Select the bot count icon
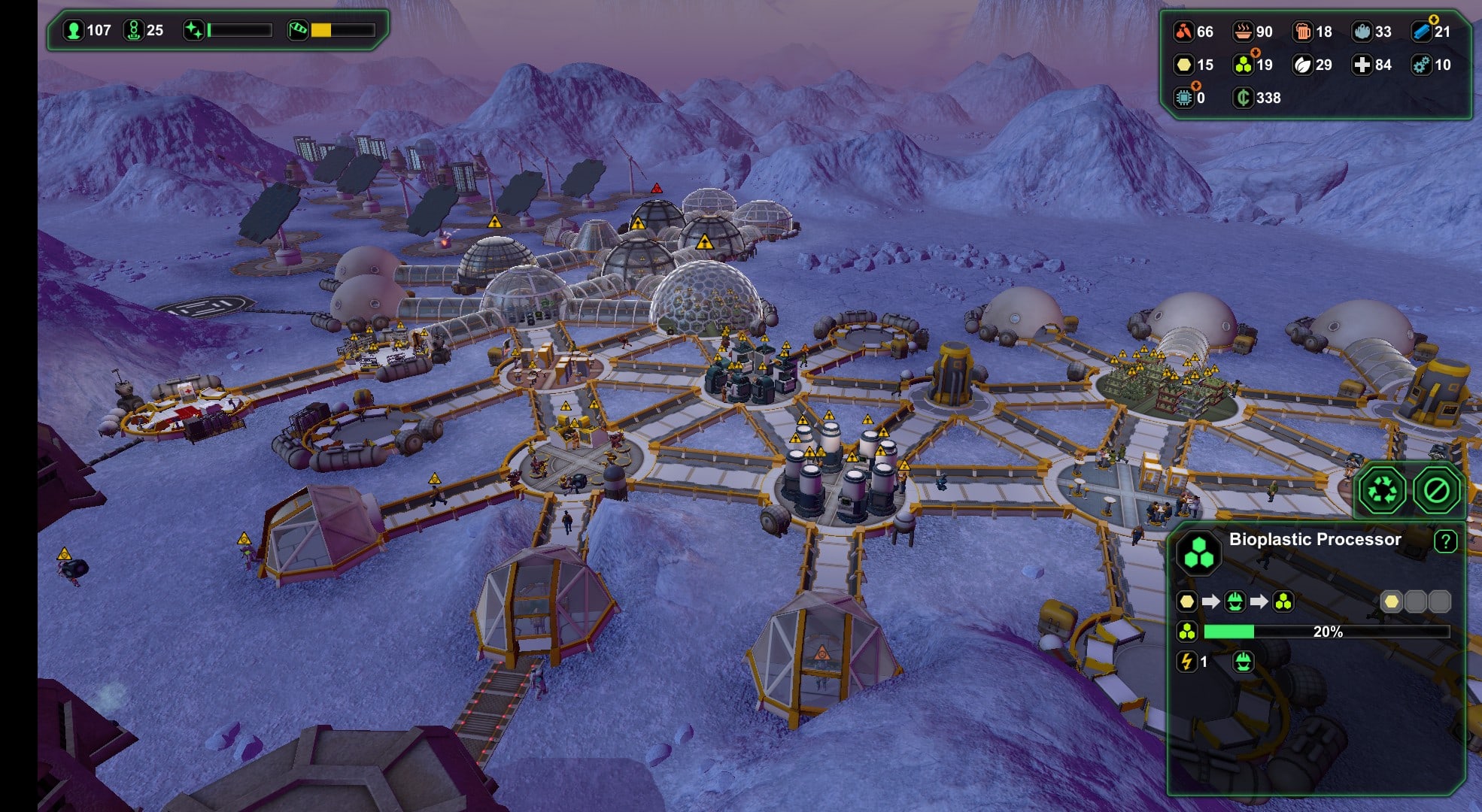 [133, 31]
